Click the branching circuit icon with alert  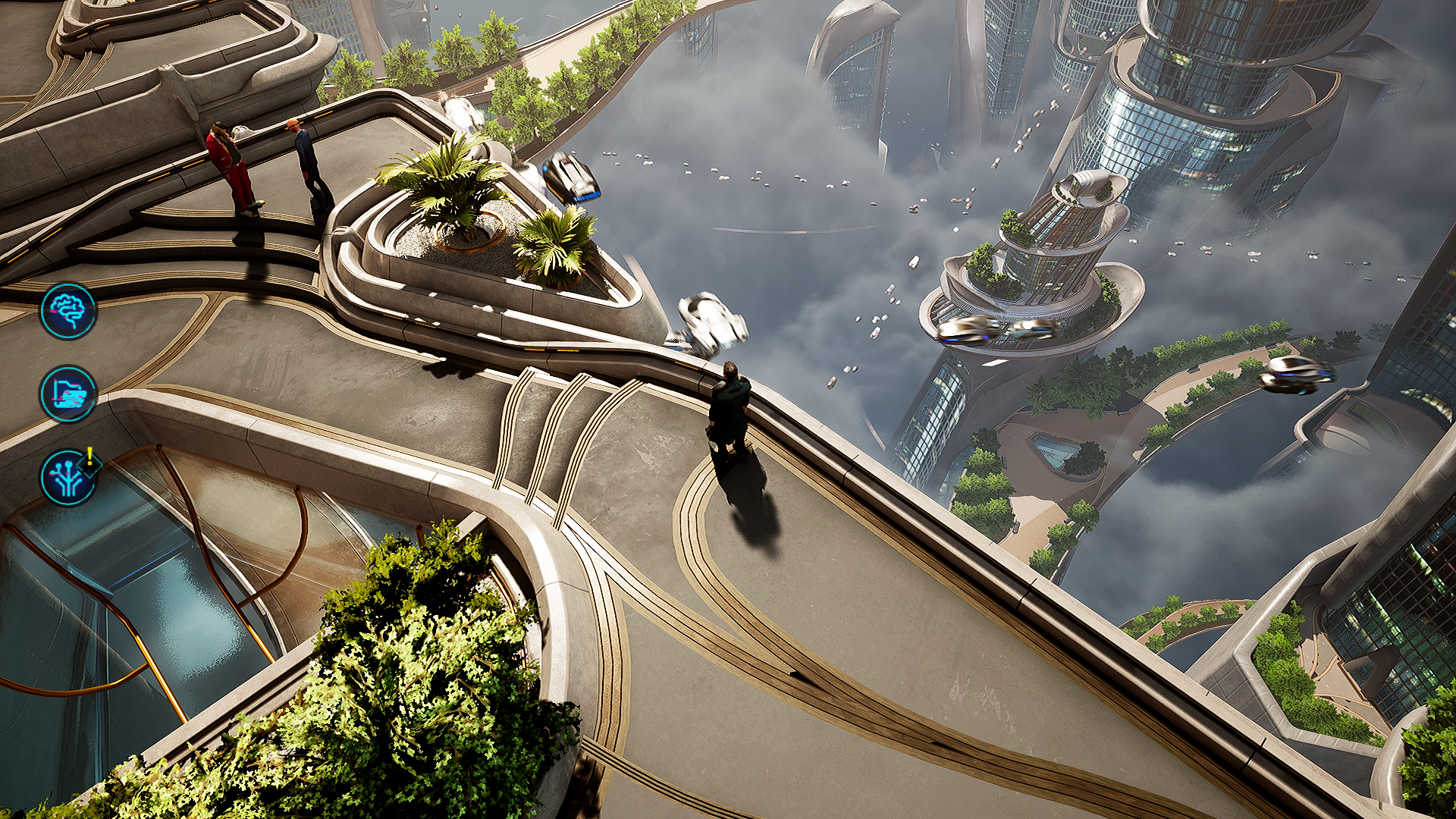(68, 478)
